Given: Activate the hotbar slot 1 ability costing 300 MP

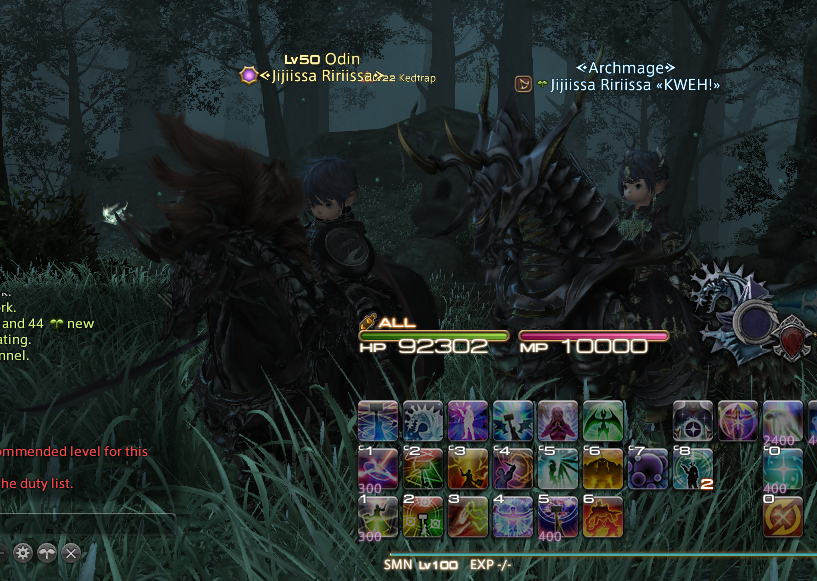Looking at the screenshot, I should pyautogui.click(x=378, y=517).
